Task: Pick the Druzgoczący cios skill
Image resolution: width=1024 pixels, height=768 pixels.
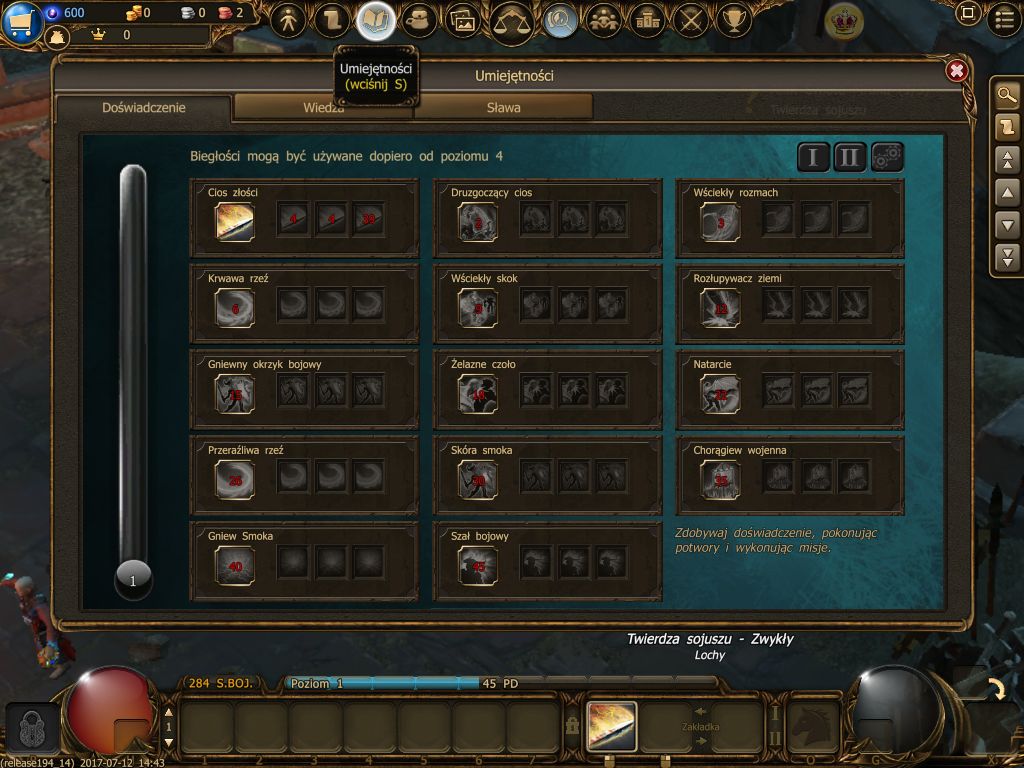Action: pos(478,222)
